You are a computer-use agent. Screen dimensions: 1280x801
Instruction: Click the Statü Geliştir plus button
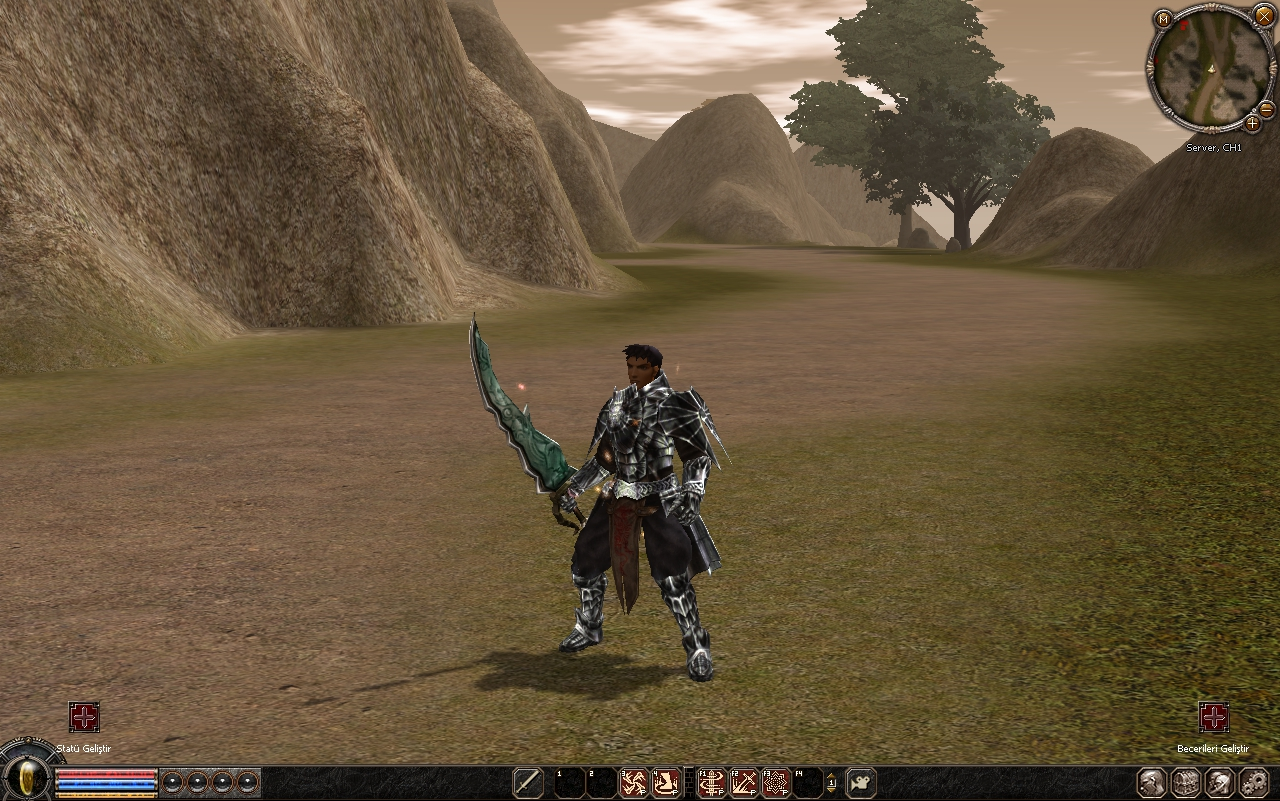coord(84,717)
